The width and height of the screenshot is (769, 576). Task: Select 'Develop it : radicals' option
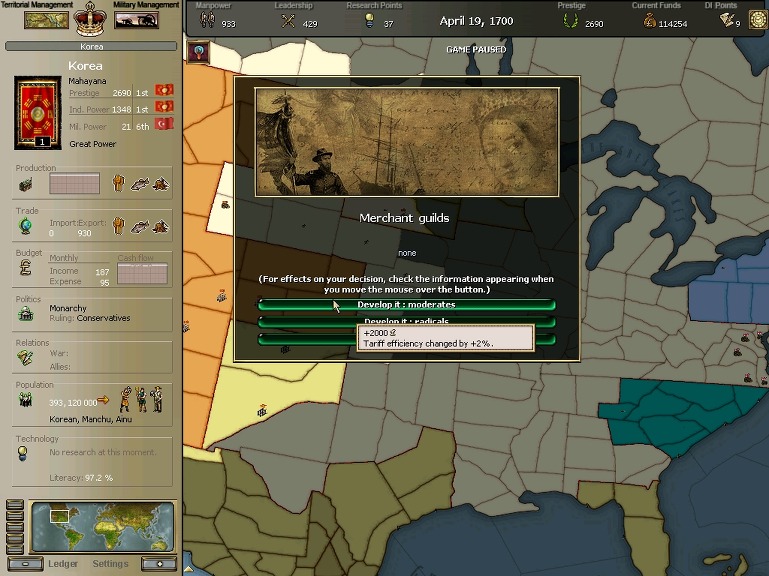(406, 321)
